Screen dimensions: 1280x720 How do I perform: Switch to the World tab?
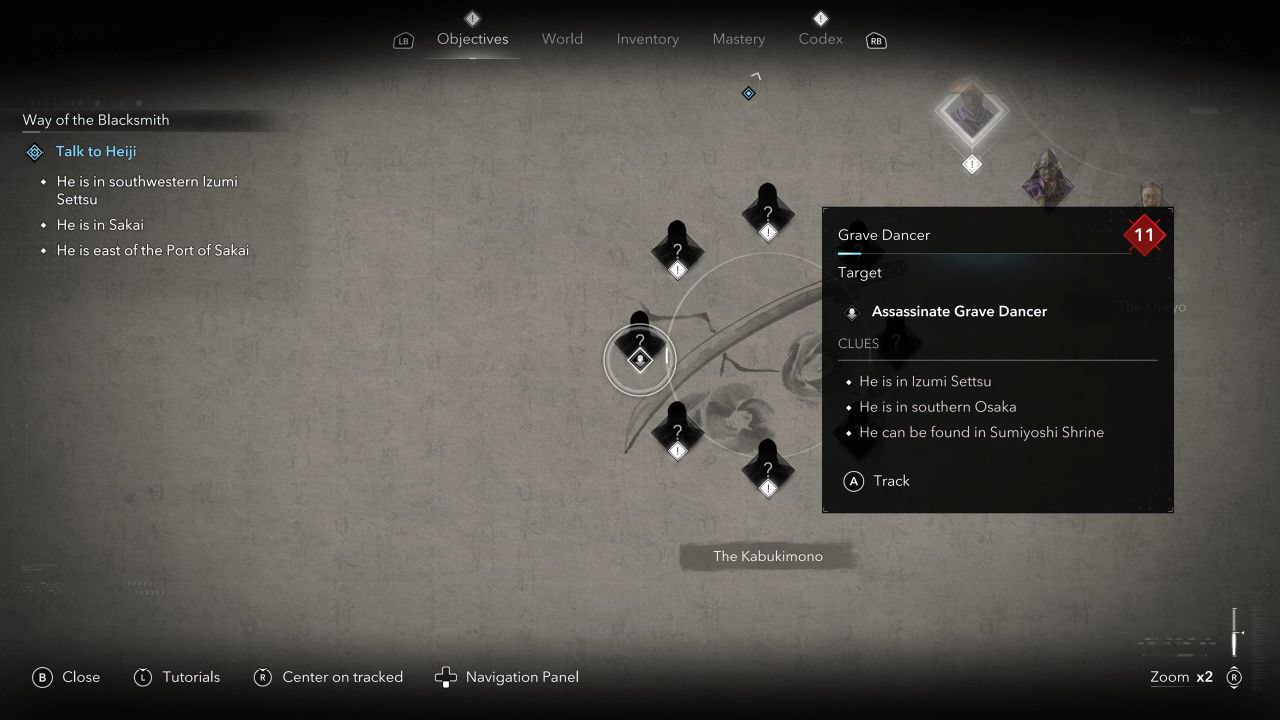(x=562, y=39)
